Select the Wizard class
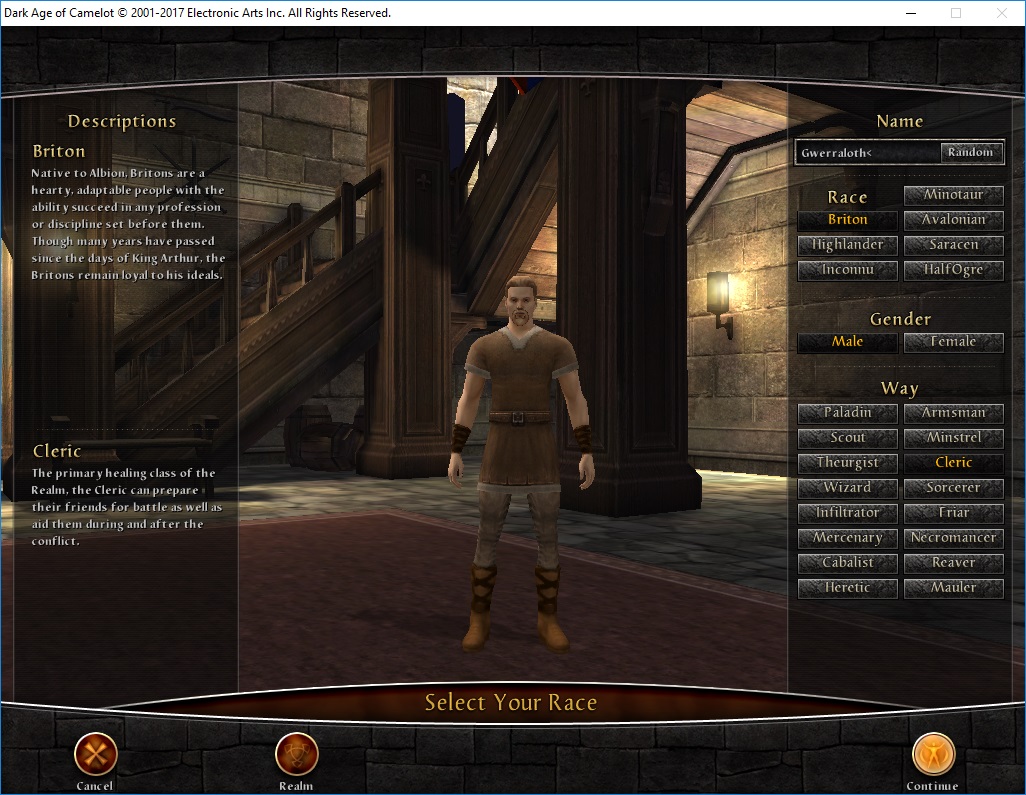Viewport: 1026px width, 795px height. point(847,488)
